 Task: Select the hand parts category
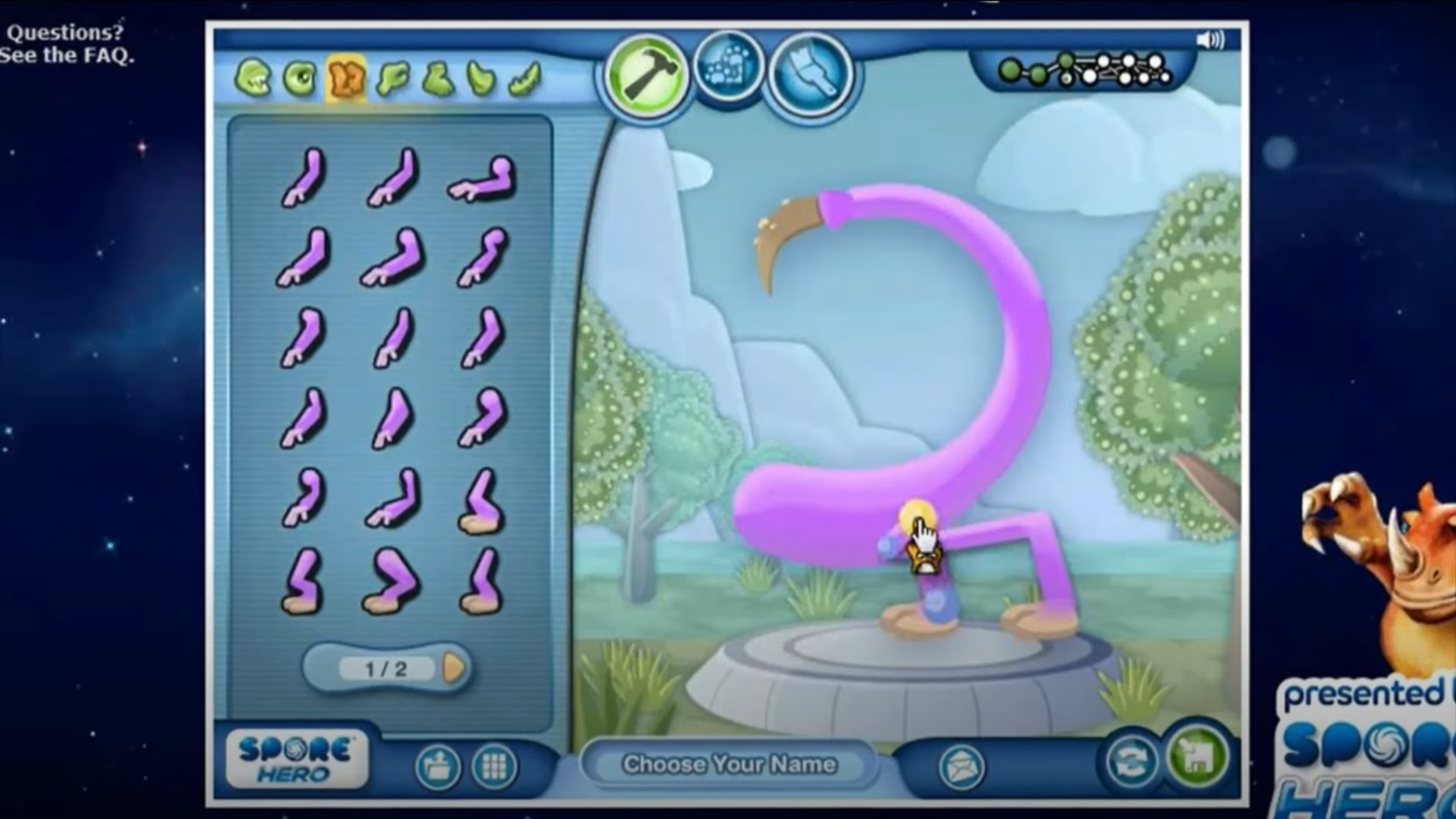tap(392, 77)
